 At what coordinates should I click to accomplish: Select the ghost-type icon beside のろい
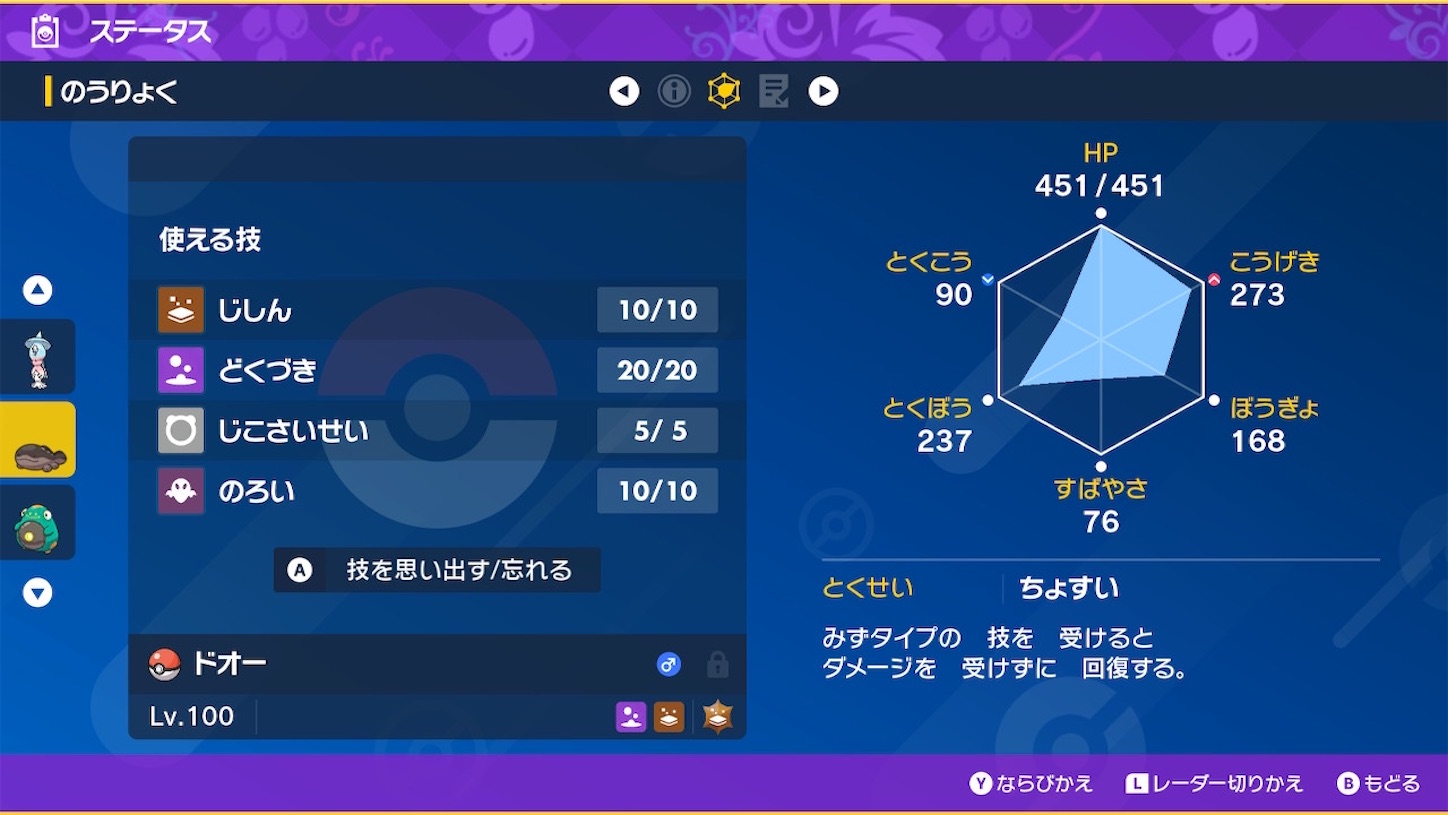180,491
